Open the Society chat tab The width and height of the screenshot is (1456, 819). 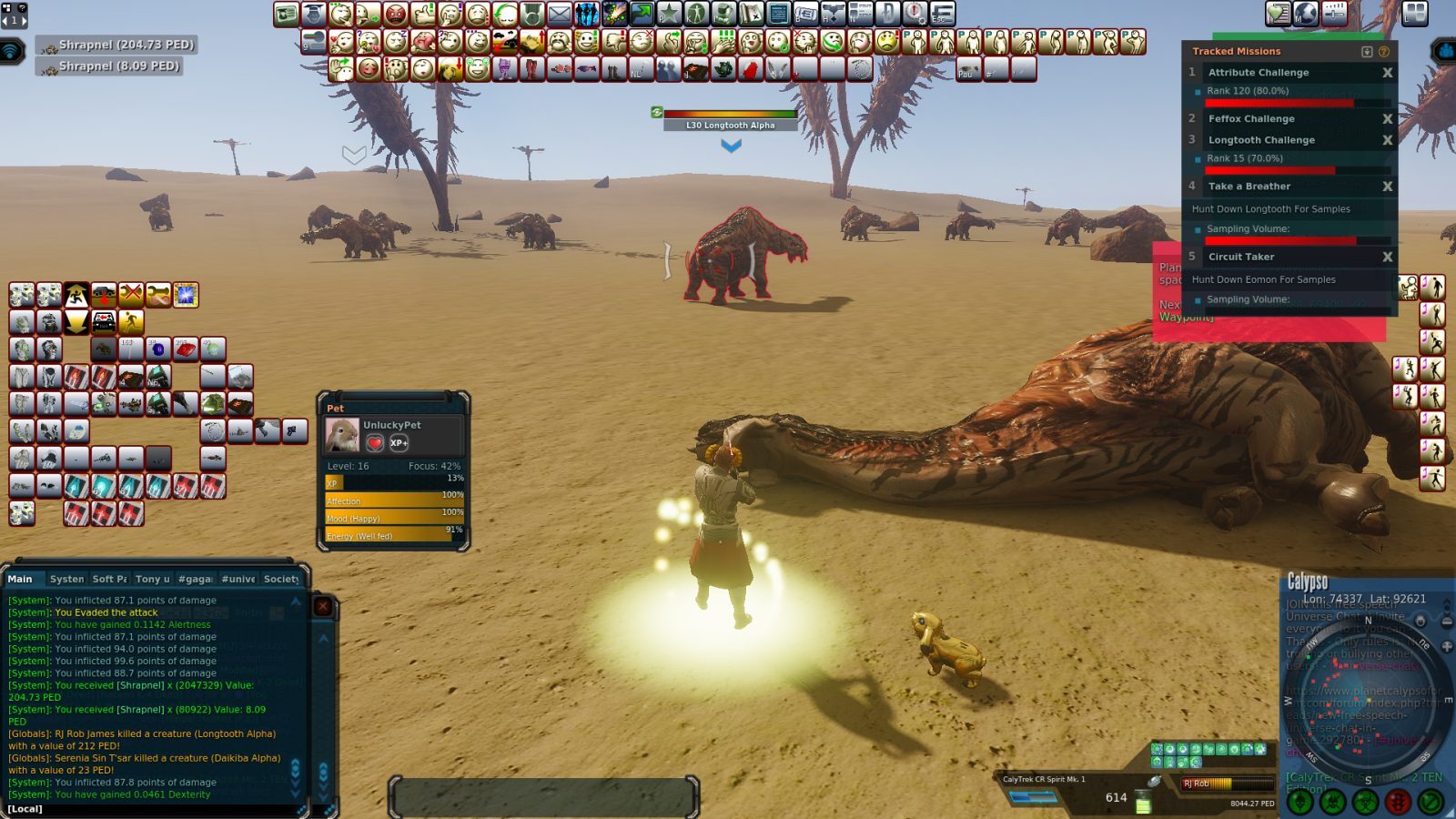pyautogui.click(x=279, y=579)
